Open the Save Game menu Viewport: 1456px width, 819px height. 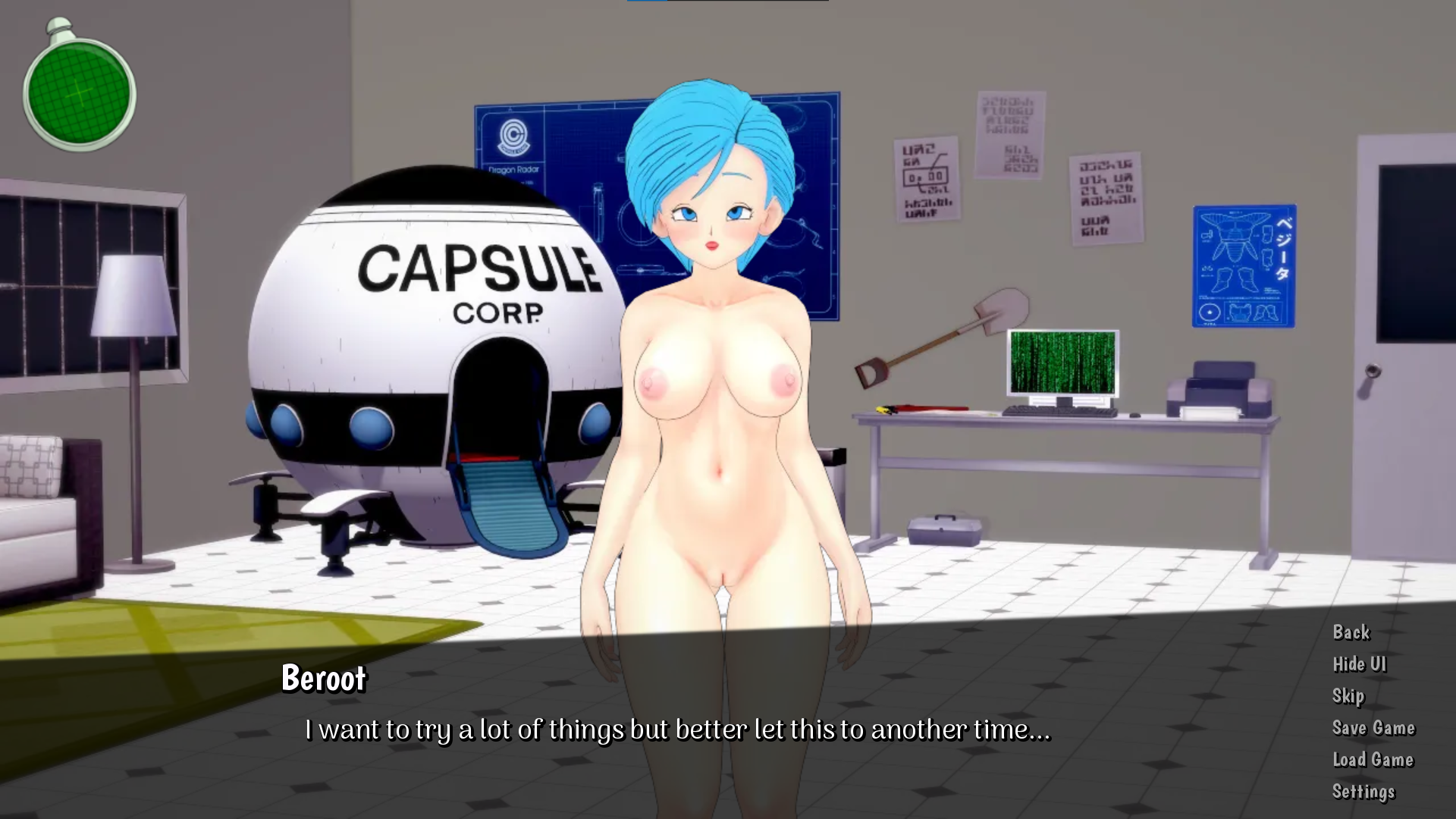[1373, 728]
